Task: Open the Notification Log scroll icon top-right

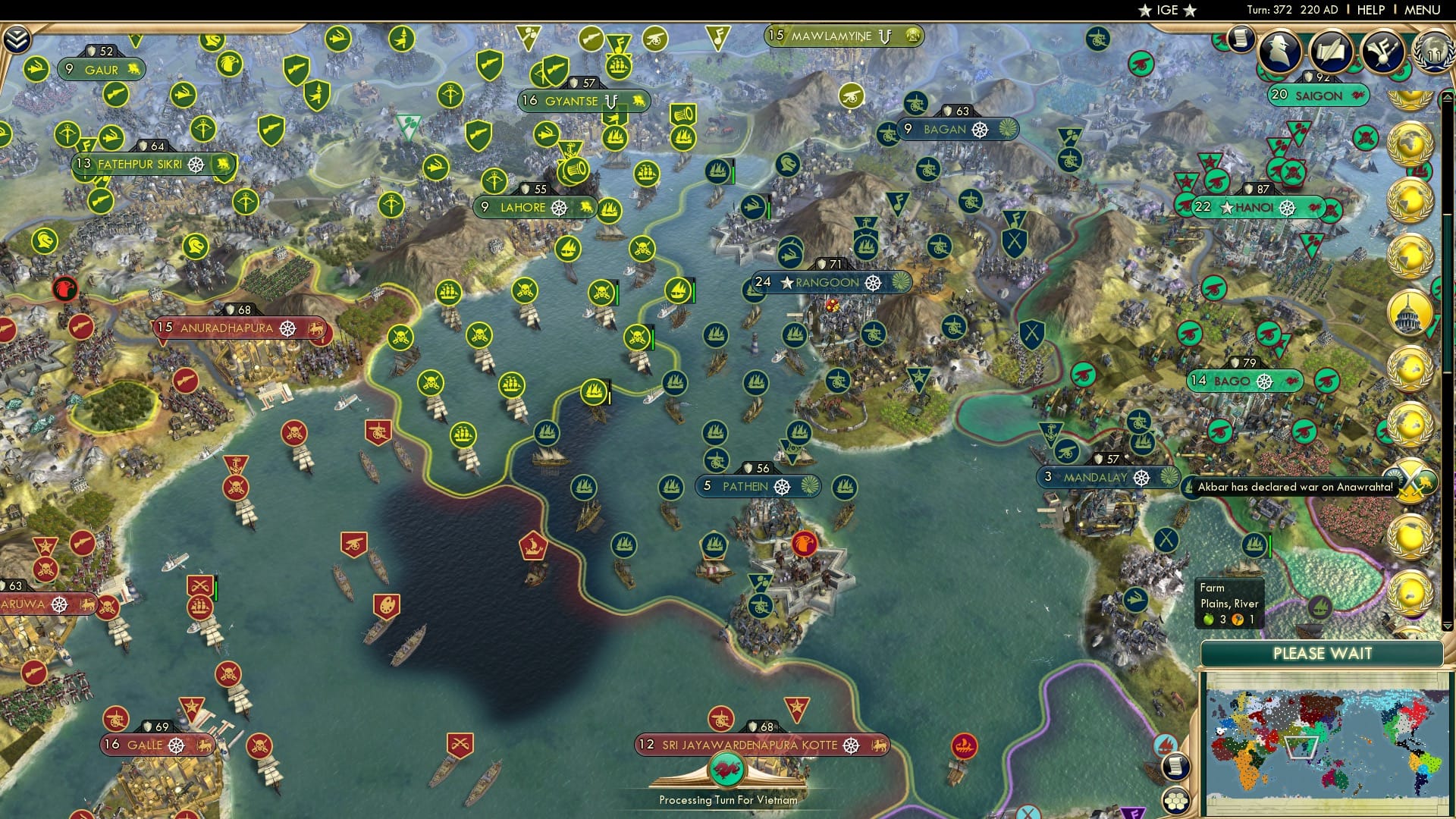Action: coord(1241,38)
